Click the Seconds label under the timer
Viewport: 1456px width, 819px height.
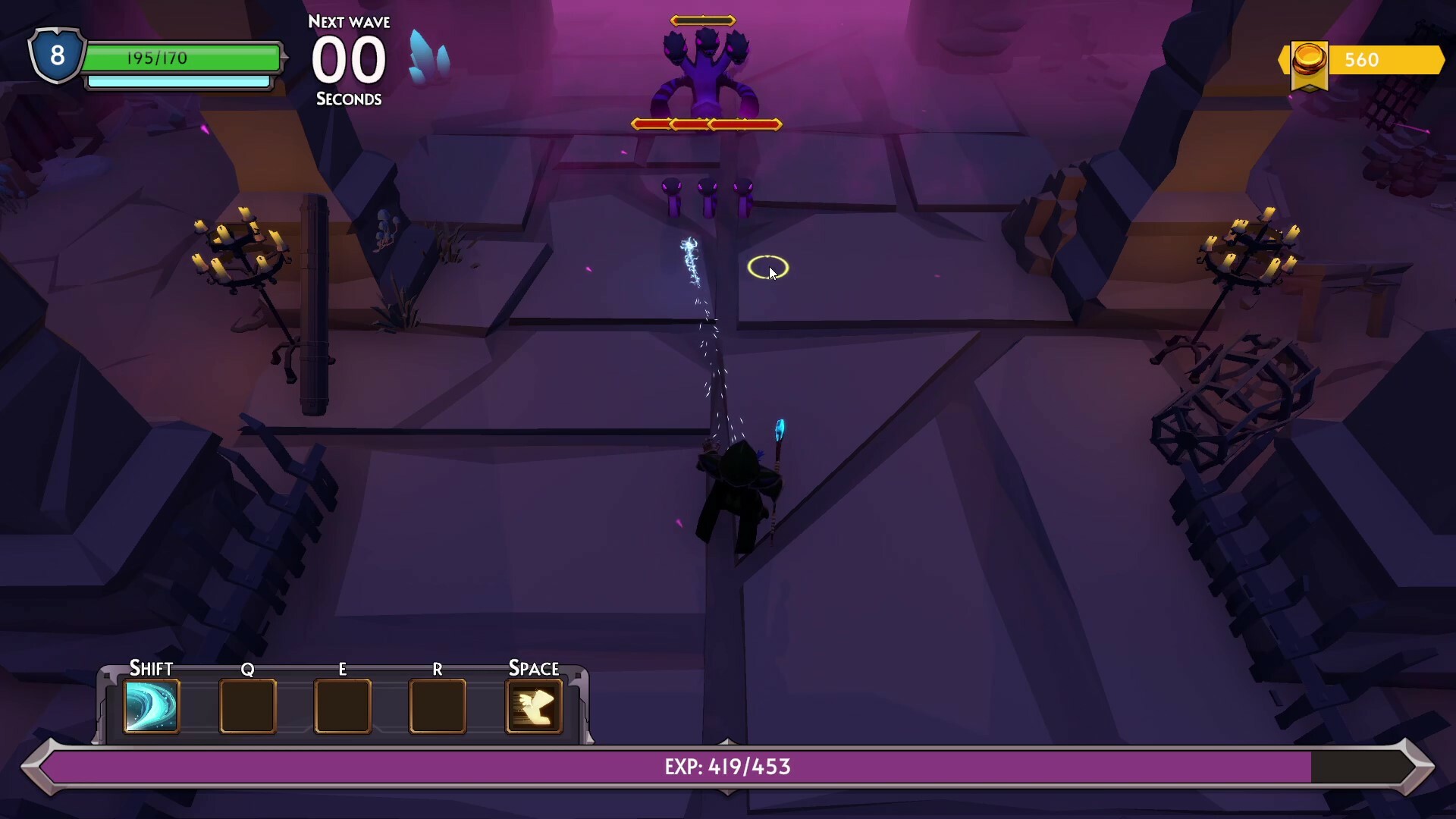[x=350, y=99]
